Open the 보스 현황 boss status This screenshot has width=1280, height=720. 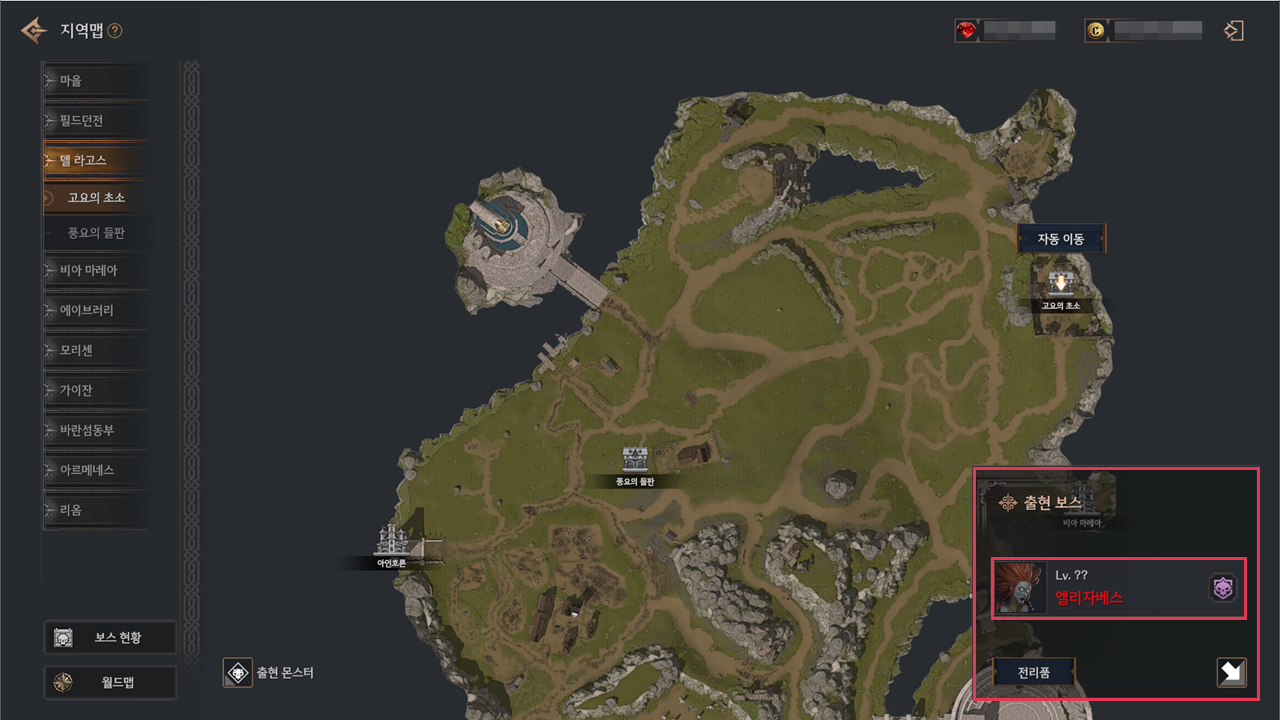point(110,637)
